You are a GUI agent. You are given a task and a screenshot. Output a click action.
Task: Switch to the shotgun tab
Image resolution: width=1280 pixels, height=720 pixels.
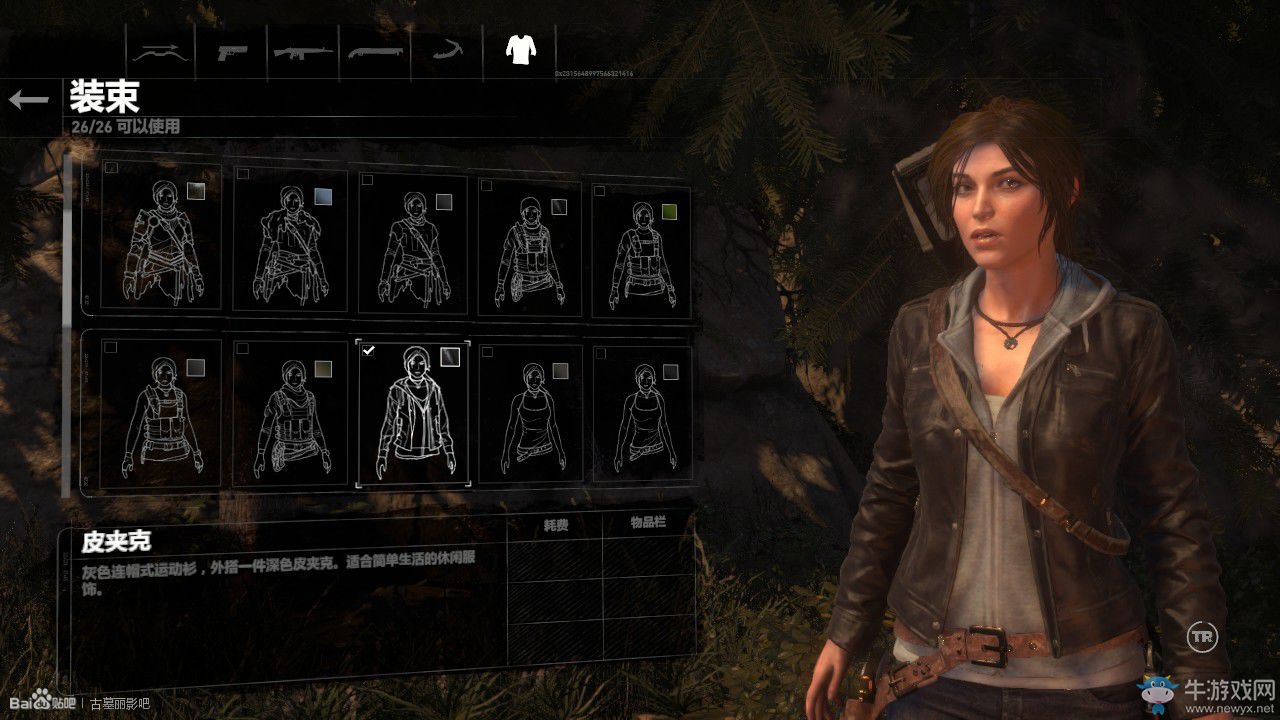click(x=376, y=50)
